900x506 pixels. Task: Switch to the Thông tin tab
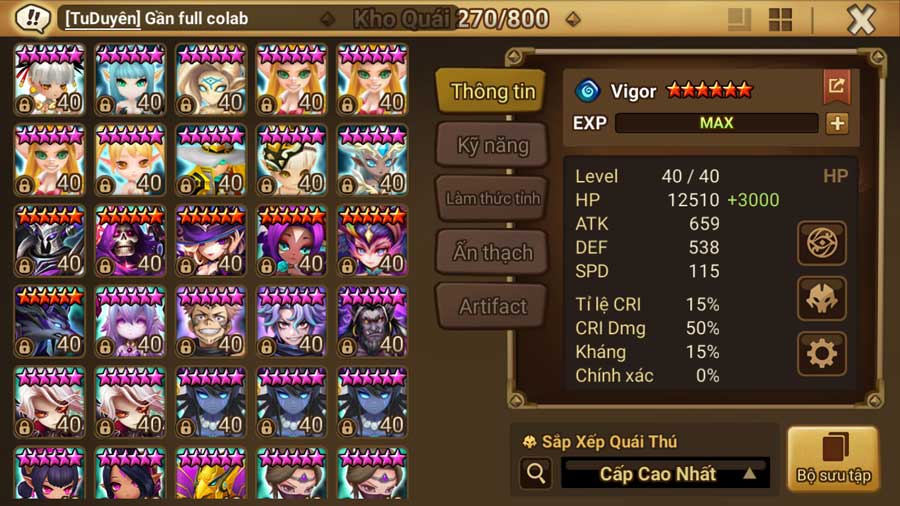tap(492, 91)
